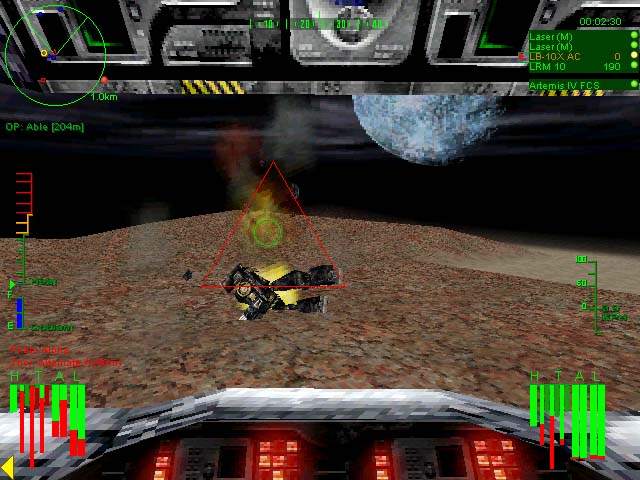This screenshot has height=480, width=640.
Task: Click the circular radar display
Action: (55, 50)
